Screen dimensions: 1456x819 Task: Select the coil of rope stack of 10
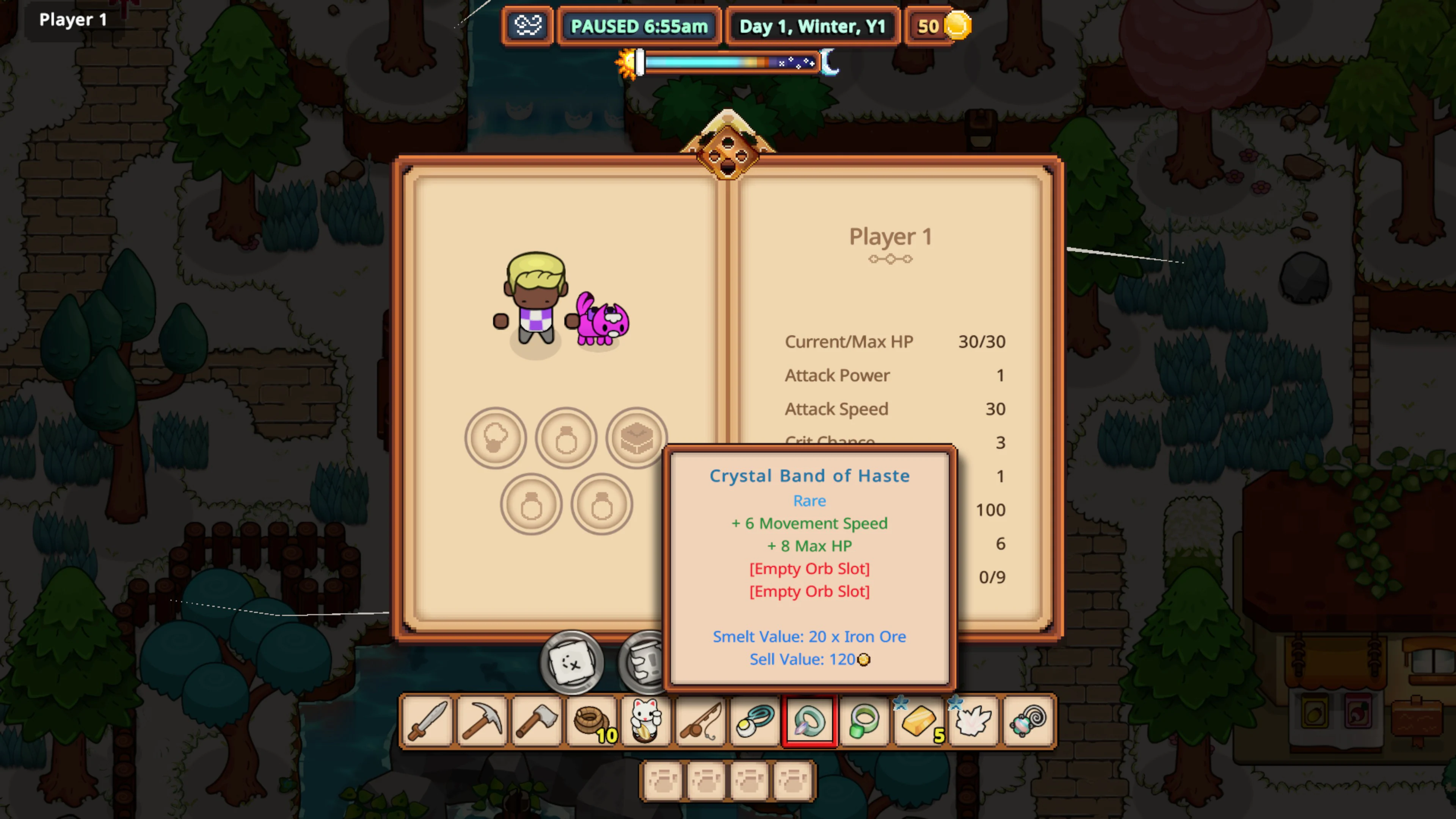coord(591,721)
